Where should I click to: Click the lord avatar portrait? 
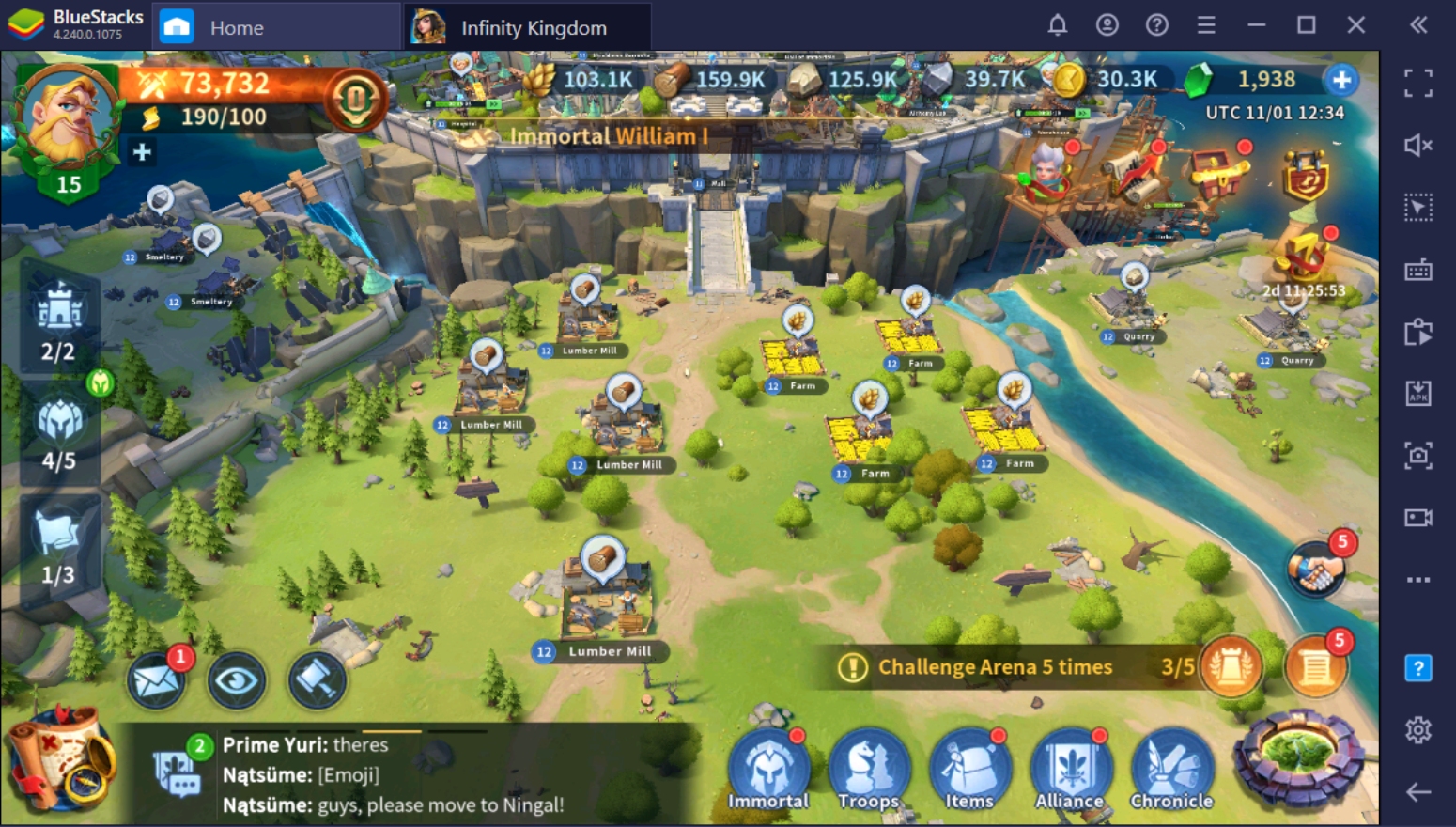pos(64,117)
